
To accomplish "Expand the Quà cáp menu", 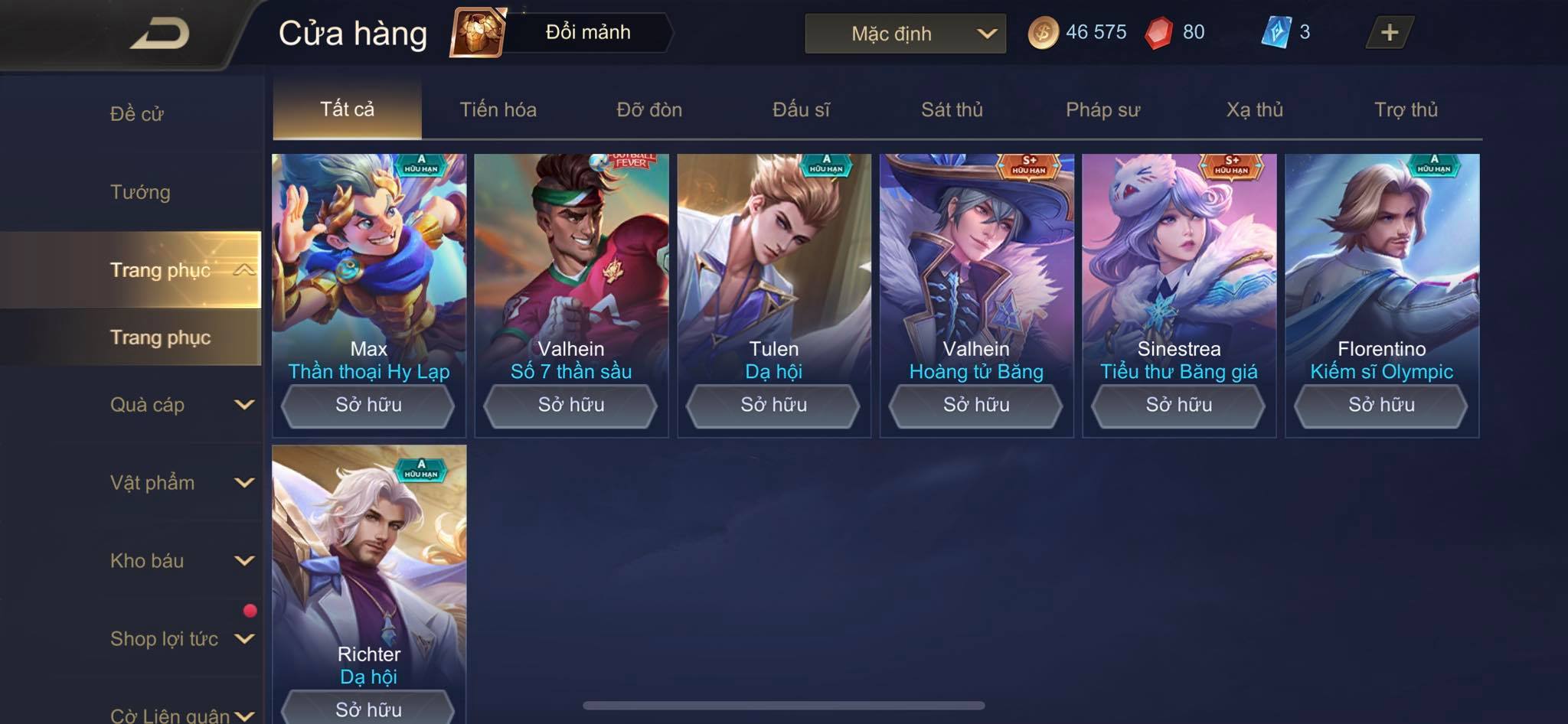I will coord(181,405).
